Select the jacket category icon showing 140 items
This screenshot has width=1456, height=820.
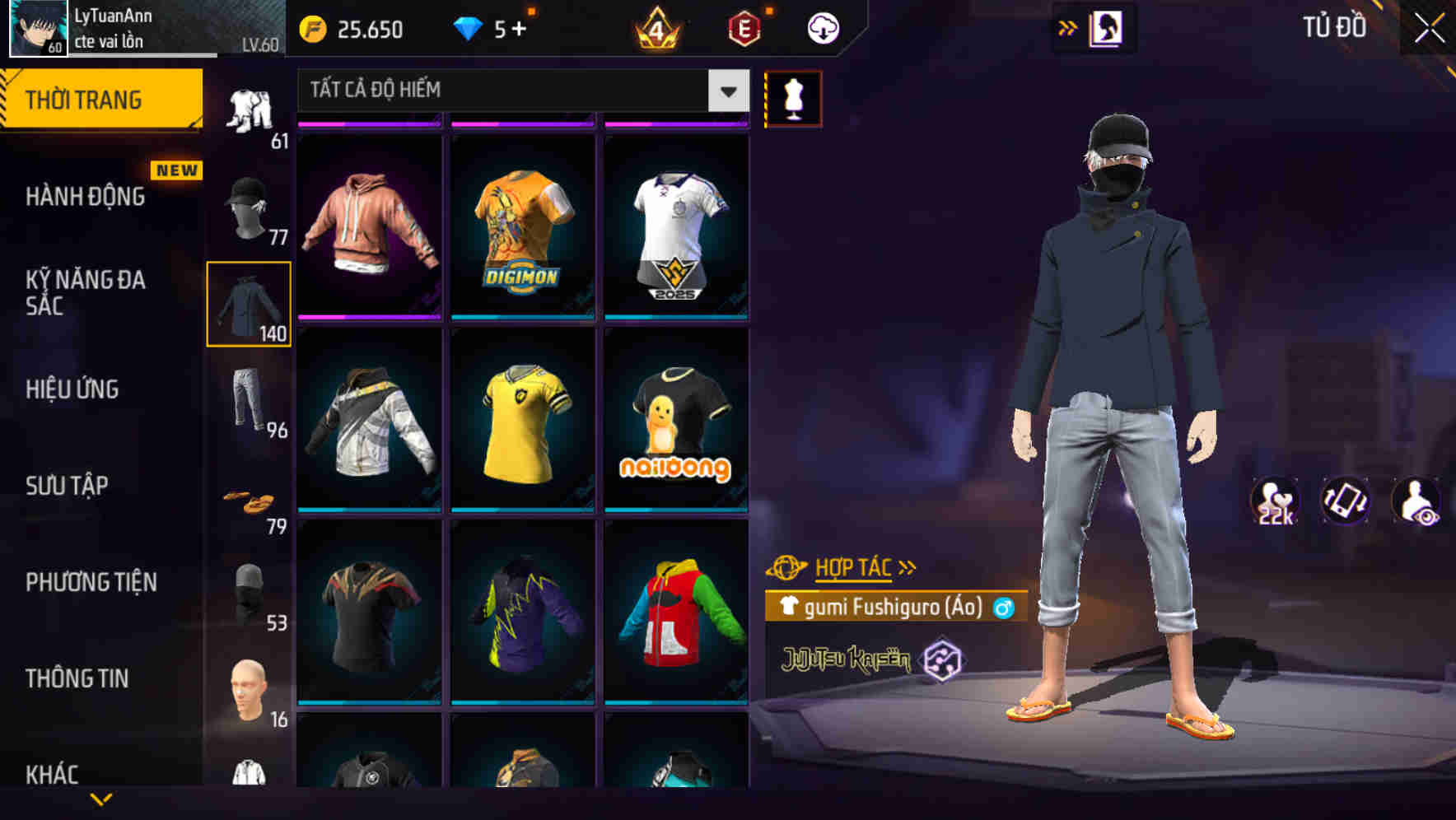pyautogui.click(x=247, y=305)
